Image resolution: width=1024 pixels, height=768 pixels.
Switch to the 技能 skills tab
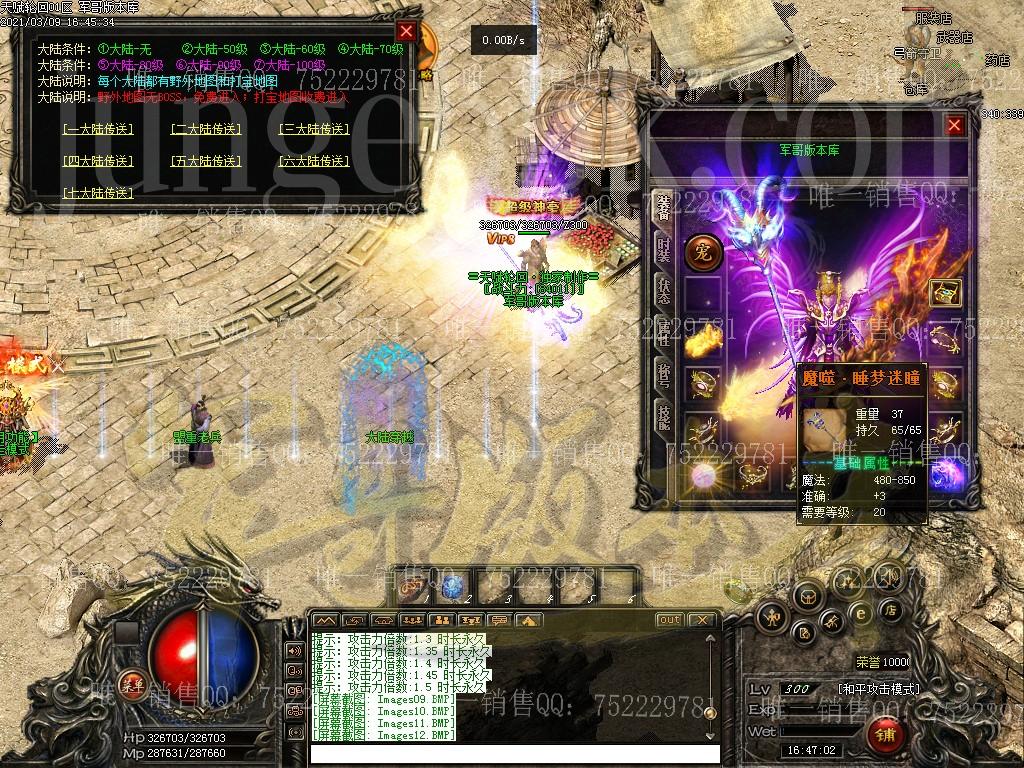663,417
